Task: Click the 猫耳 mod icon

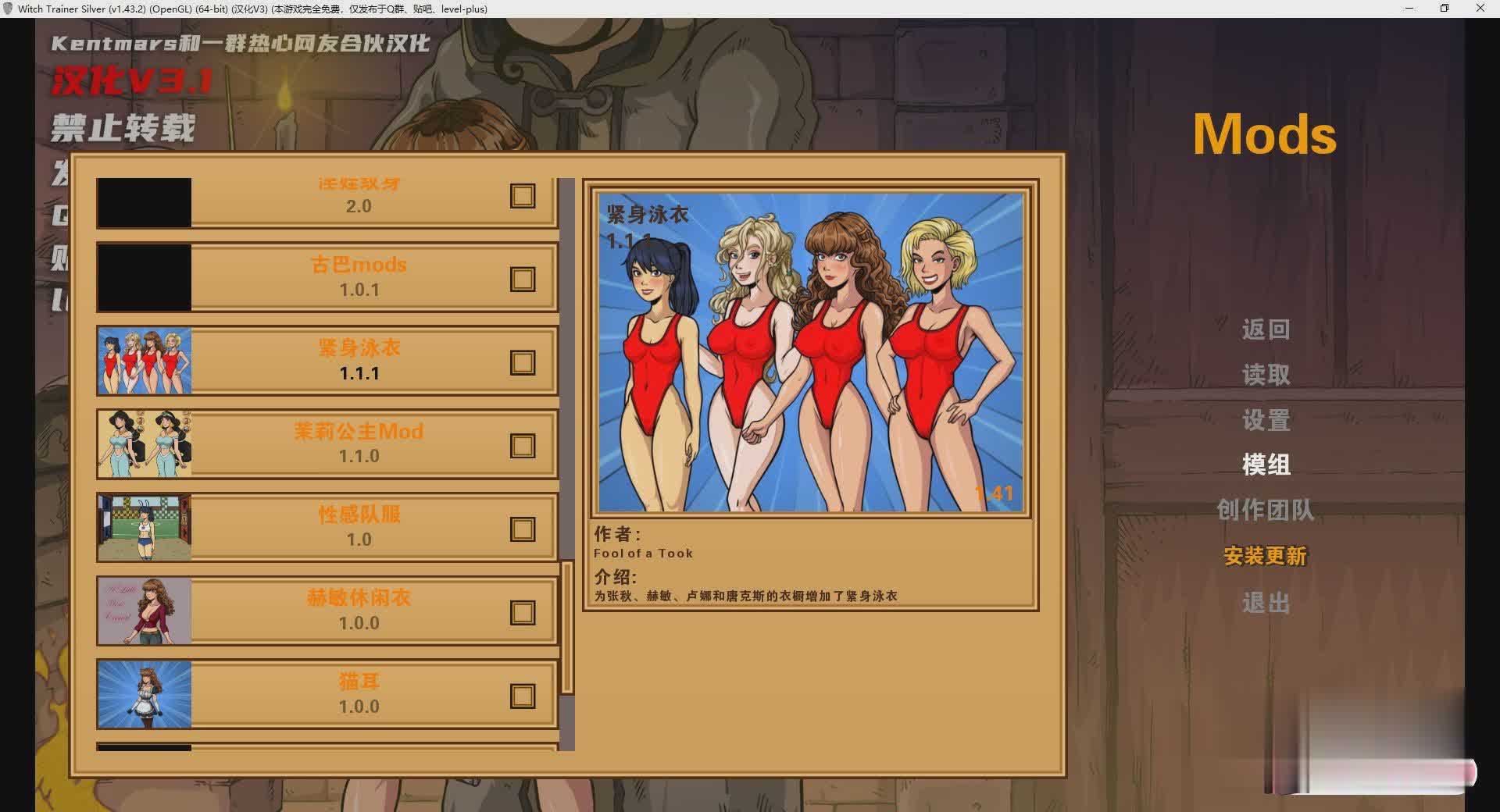Action: [144, 693]
